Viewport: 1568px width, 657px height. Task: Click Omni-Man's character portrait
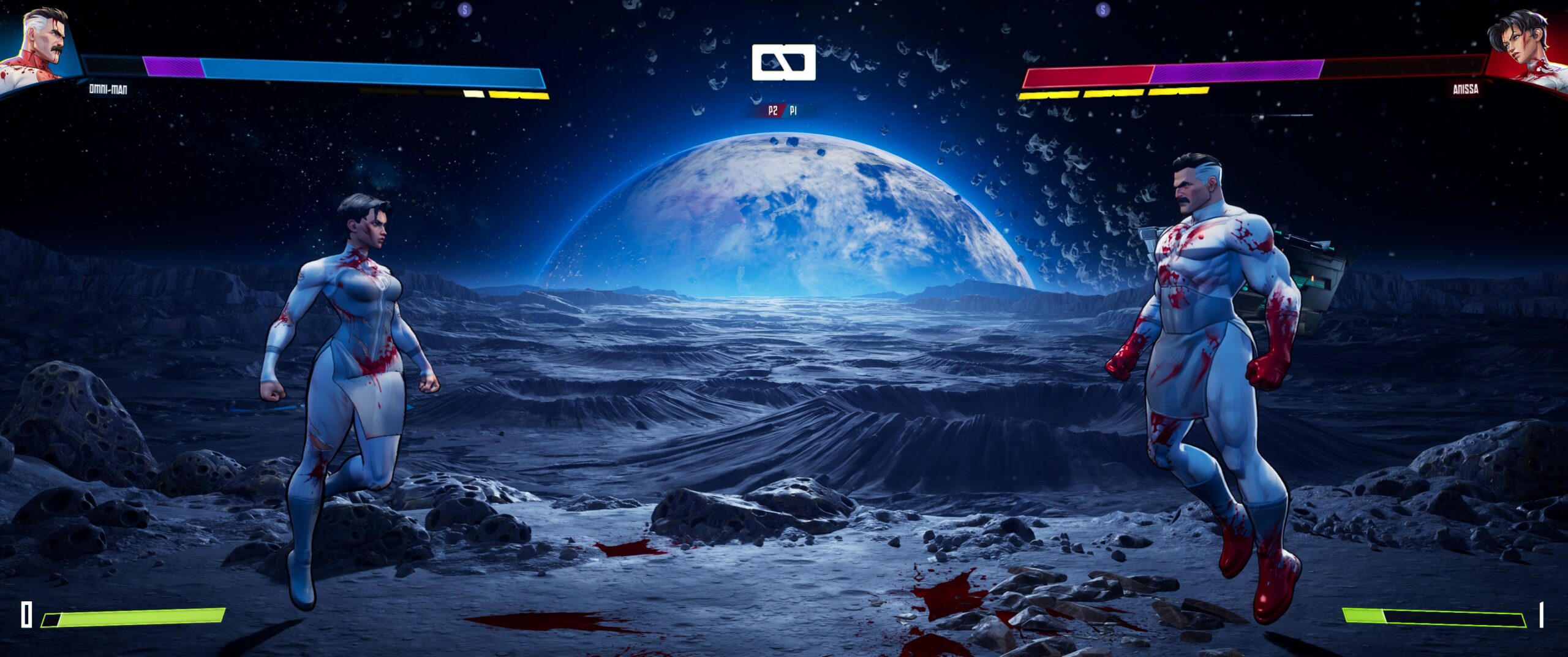pyautogui.click(x=38, y=48)
